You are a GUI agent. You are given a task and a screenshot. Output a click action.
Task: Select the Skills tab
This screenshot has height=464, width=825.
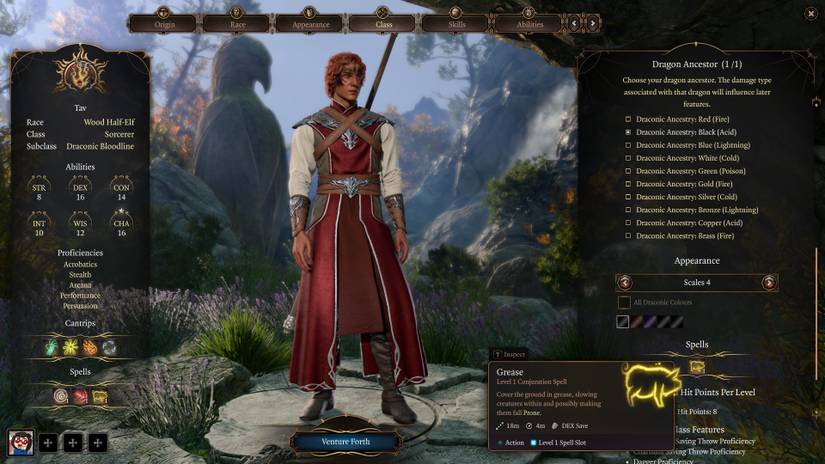[x=454, y=23]
